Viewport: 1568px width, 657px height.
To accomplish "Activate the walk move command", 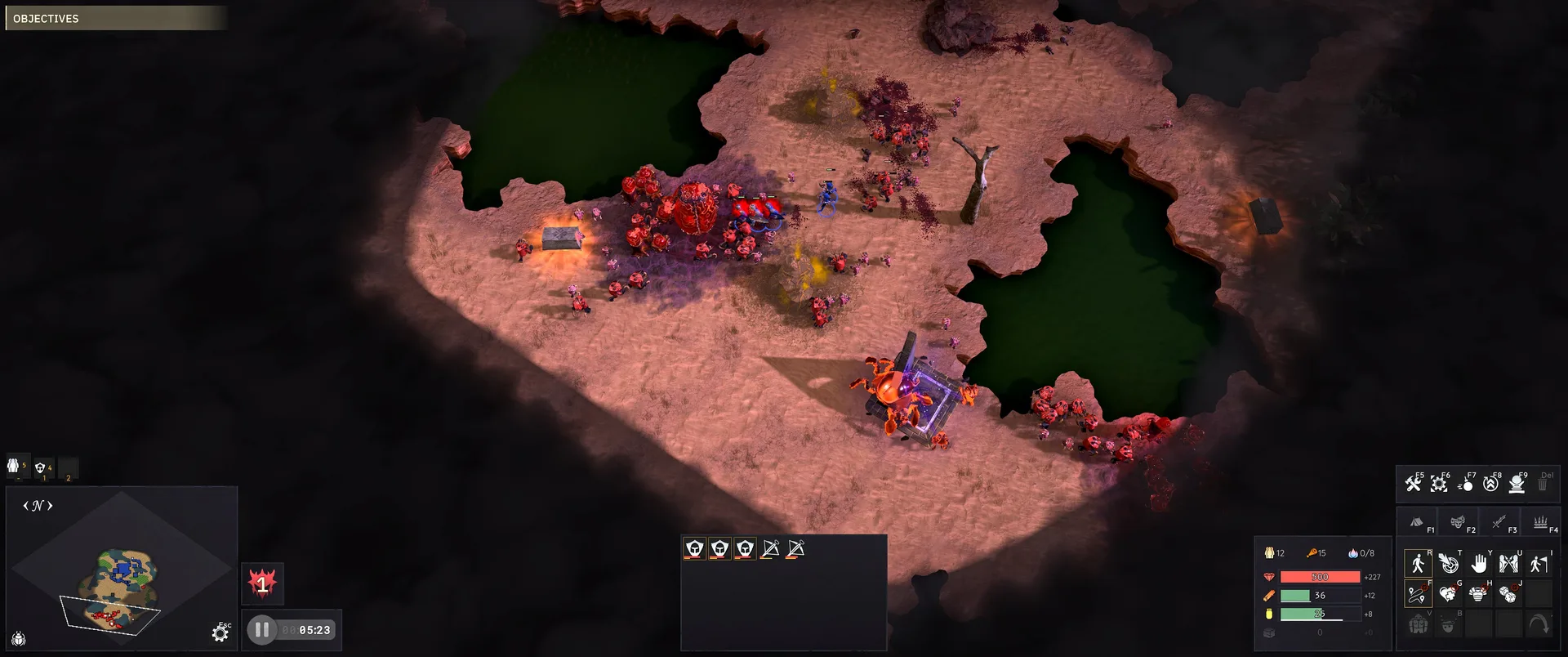I will 1417,563.
